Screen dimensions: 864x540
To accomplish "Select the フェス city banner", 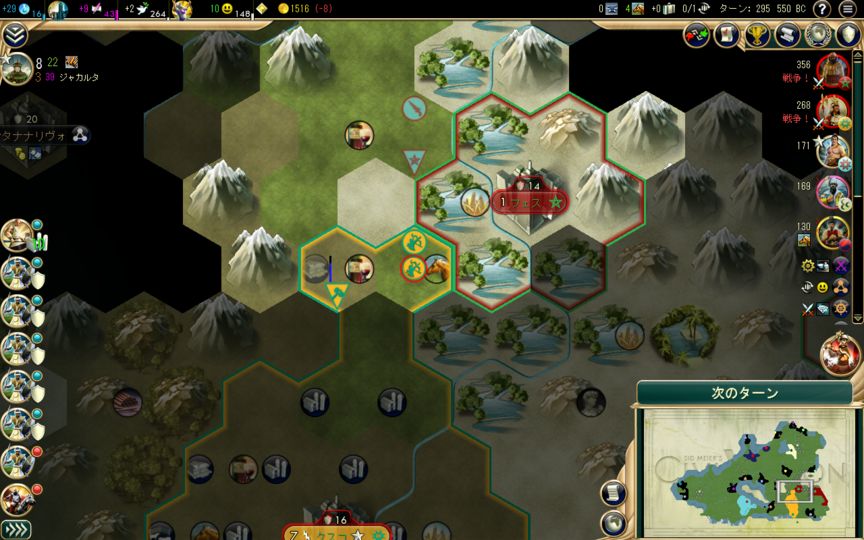I will (x=529, y=202).
